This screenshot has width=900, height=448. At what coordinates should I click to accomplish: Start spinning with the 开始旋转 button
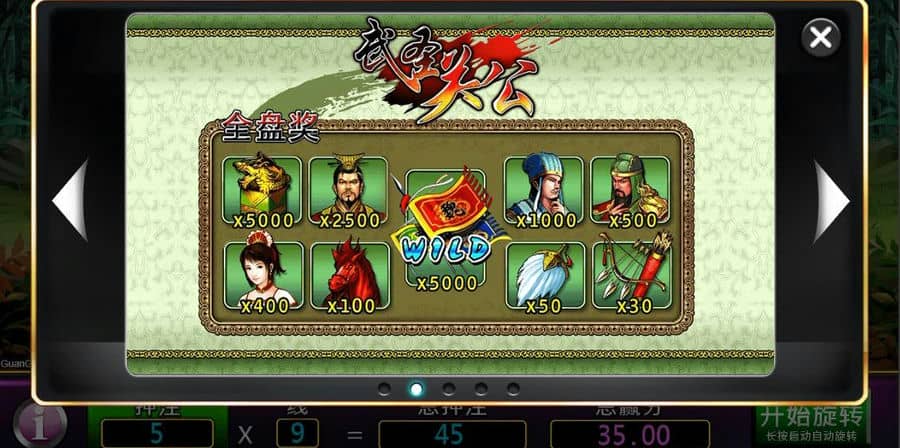coord(811,422)
